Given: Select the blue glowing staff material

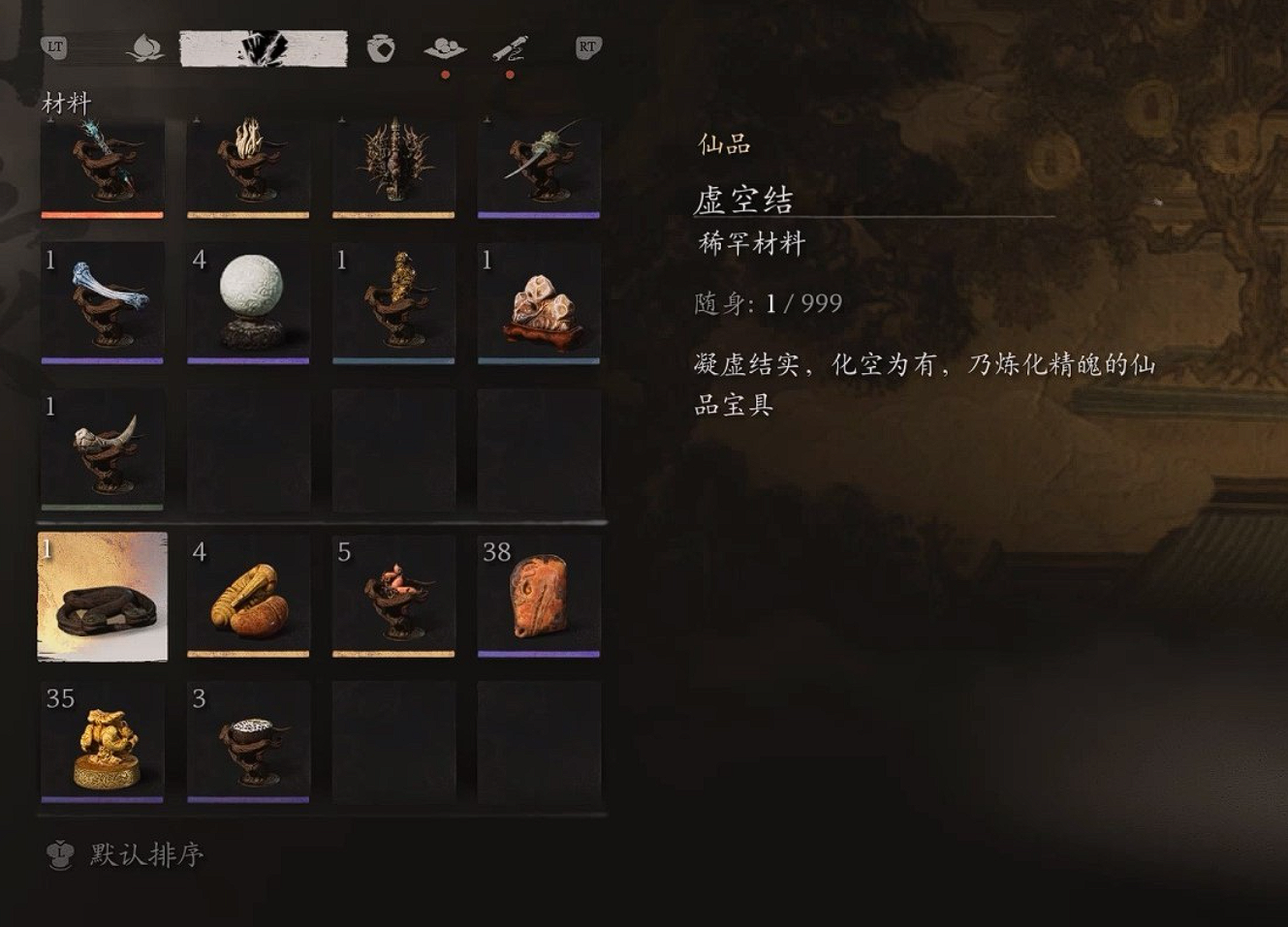Looking at the screenshot, I should [x=102, y=165].
